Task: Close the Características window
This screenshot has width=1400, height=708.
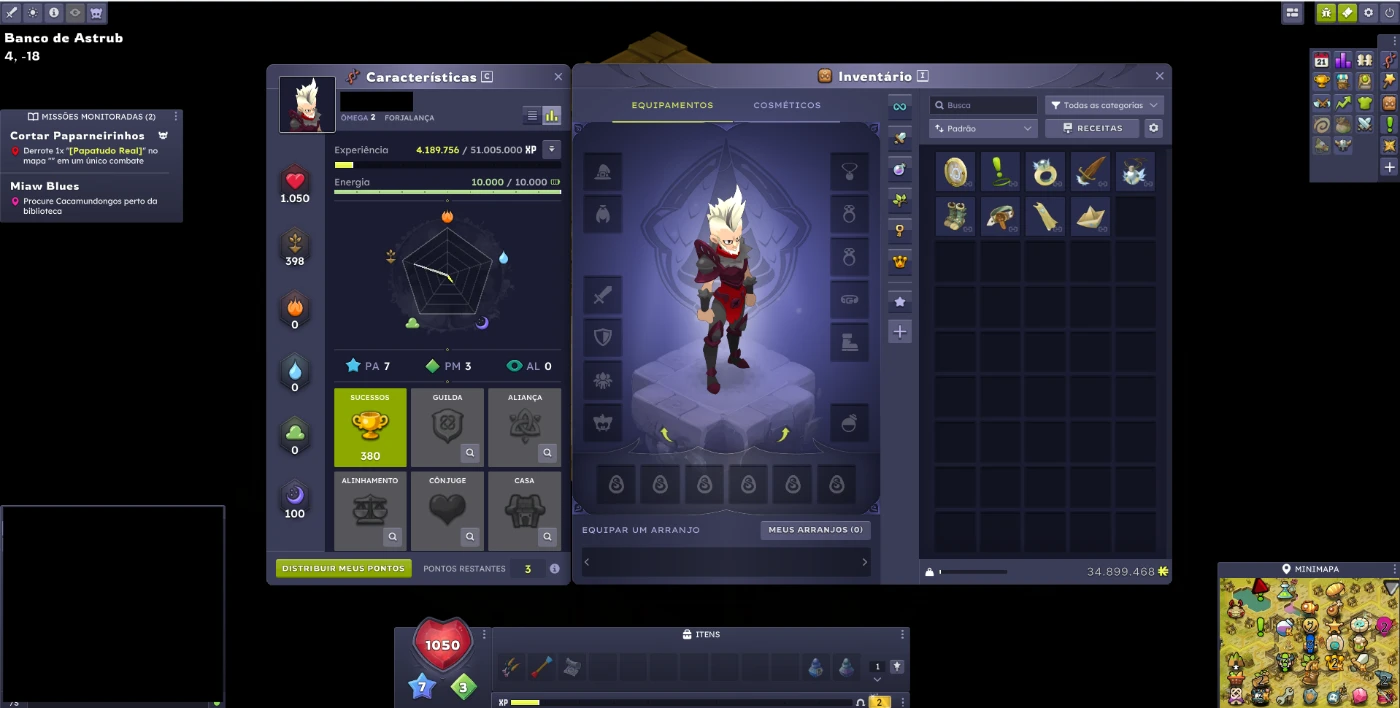Action: pyautogui.click(x=558, y=77)
